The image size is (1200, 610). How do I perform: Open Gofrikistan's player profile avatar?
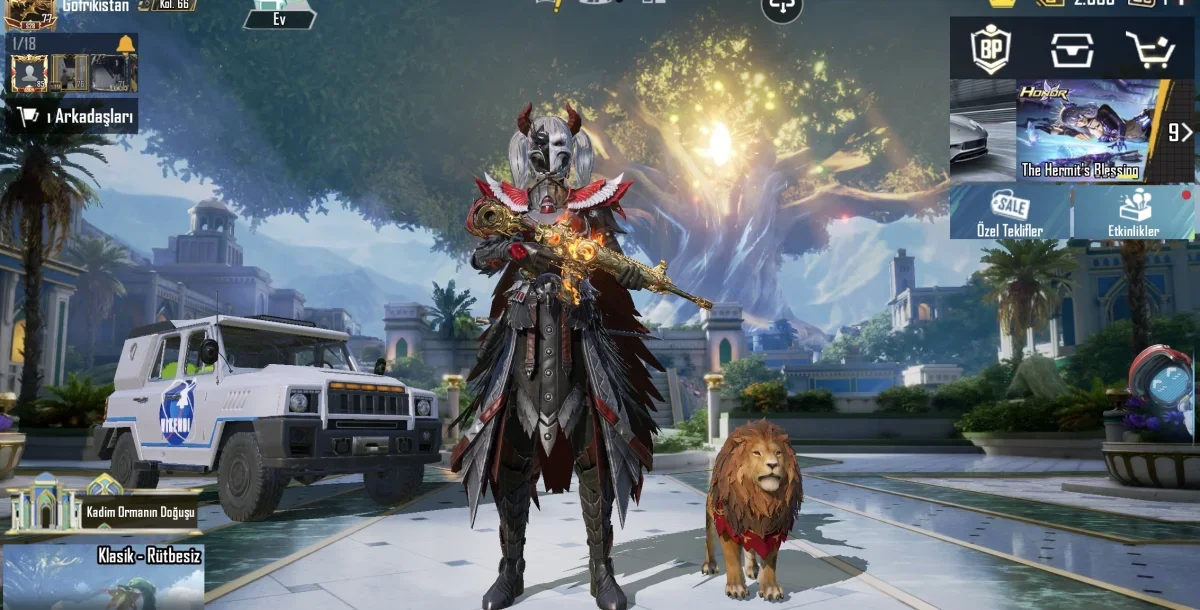click(x=30, y=12)
